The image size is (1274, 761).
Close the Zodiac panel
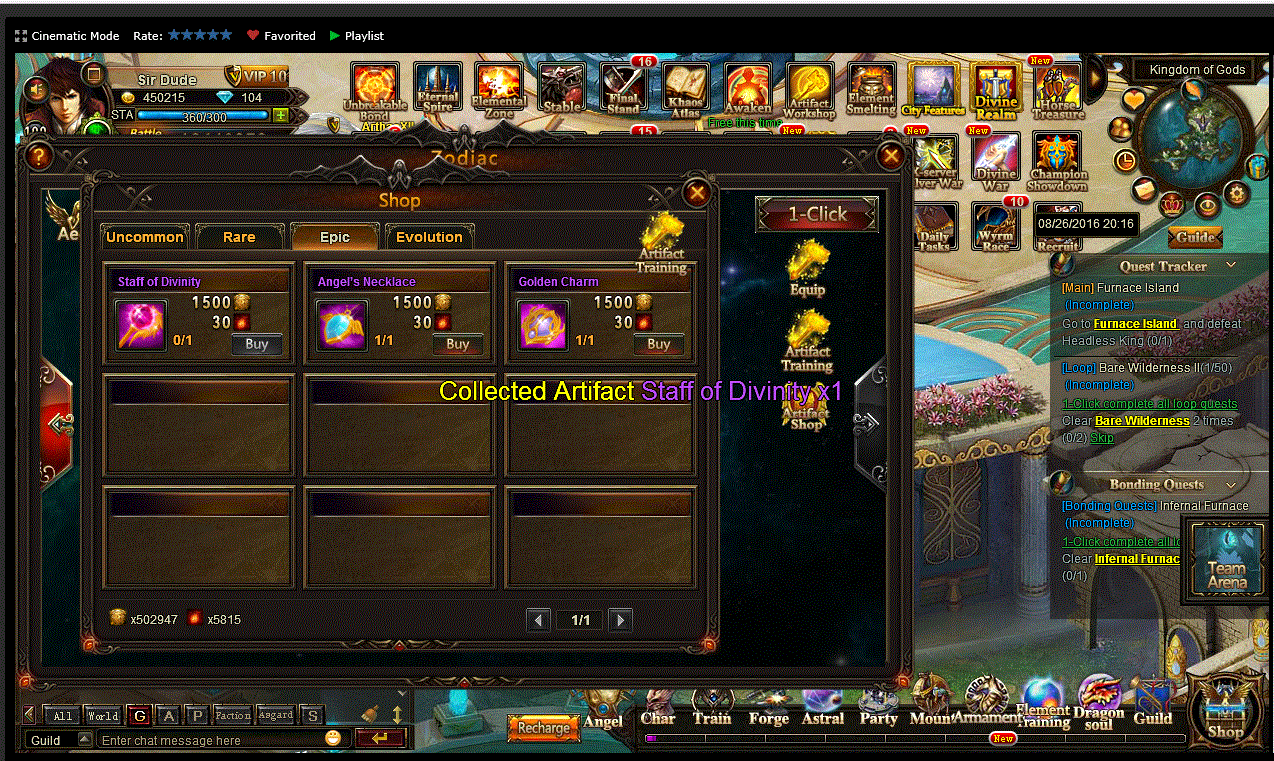(890, 155)
